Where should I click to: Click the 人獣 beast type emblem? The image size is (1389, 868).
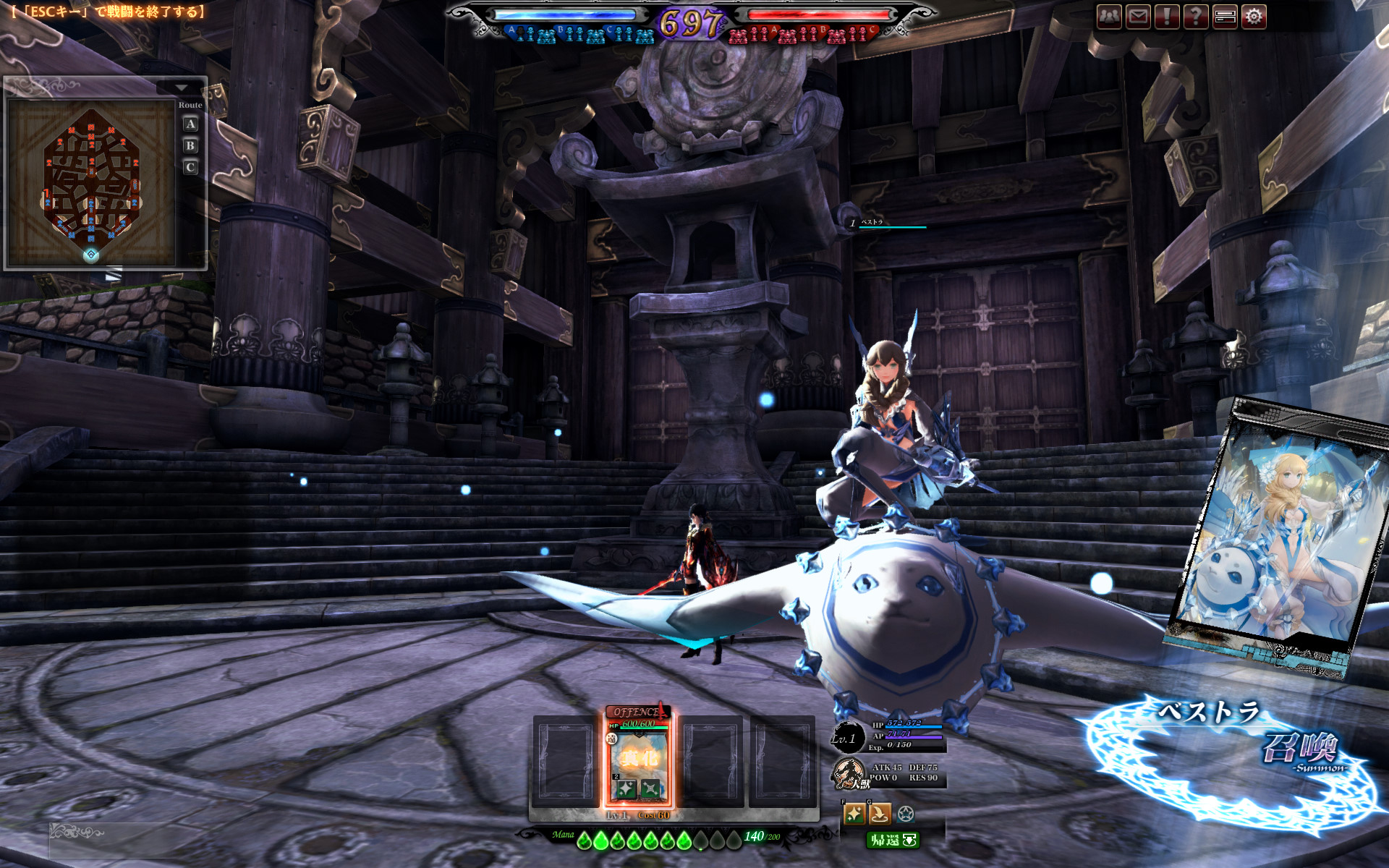click(x=849, y=774)
